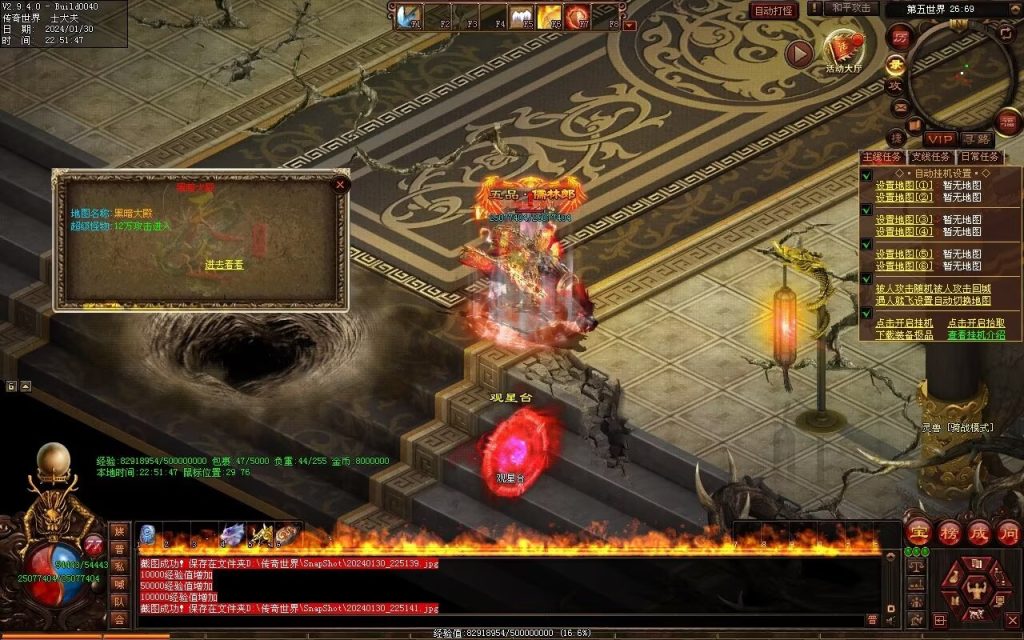Switch to the 日常任务 tab
Image resolution: width=1024 pixels, height=640 pixels.
978,157
